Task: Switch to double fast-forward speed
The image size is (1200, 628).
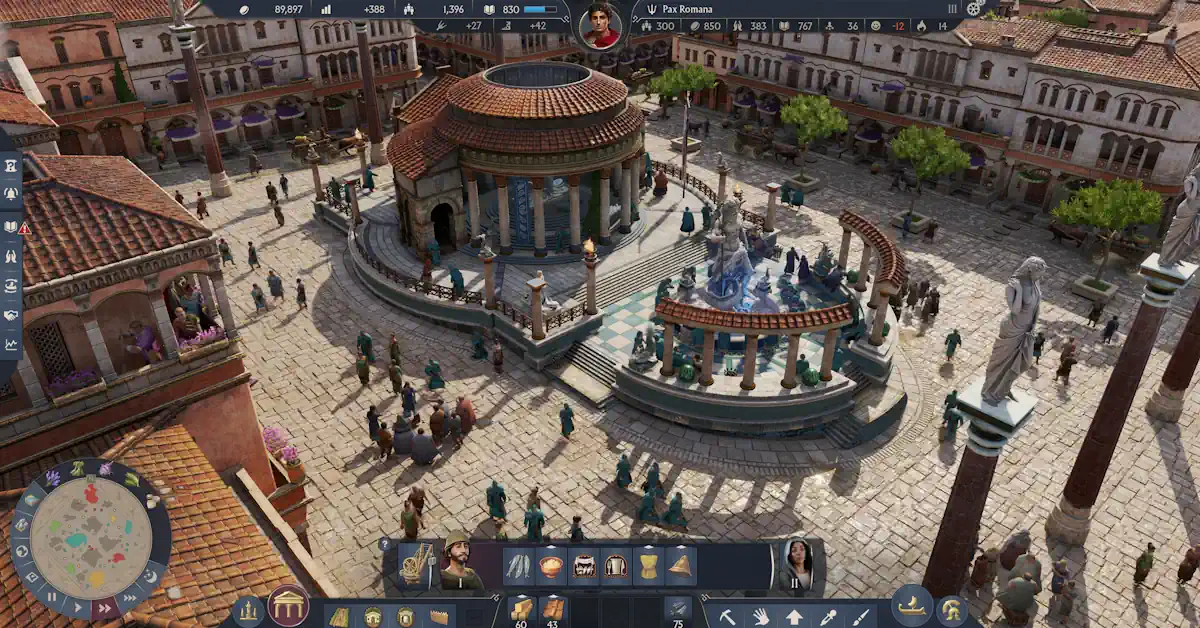Action: [x=103, y=607]
